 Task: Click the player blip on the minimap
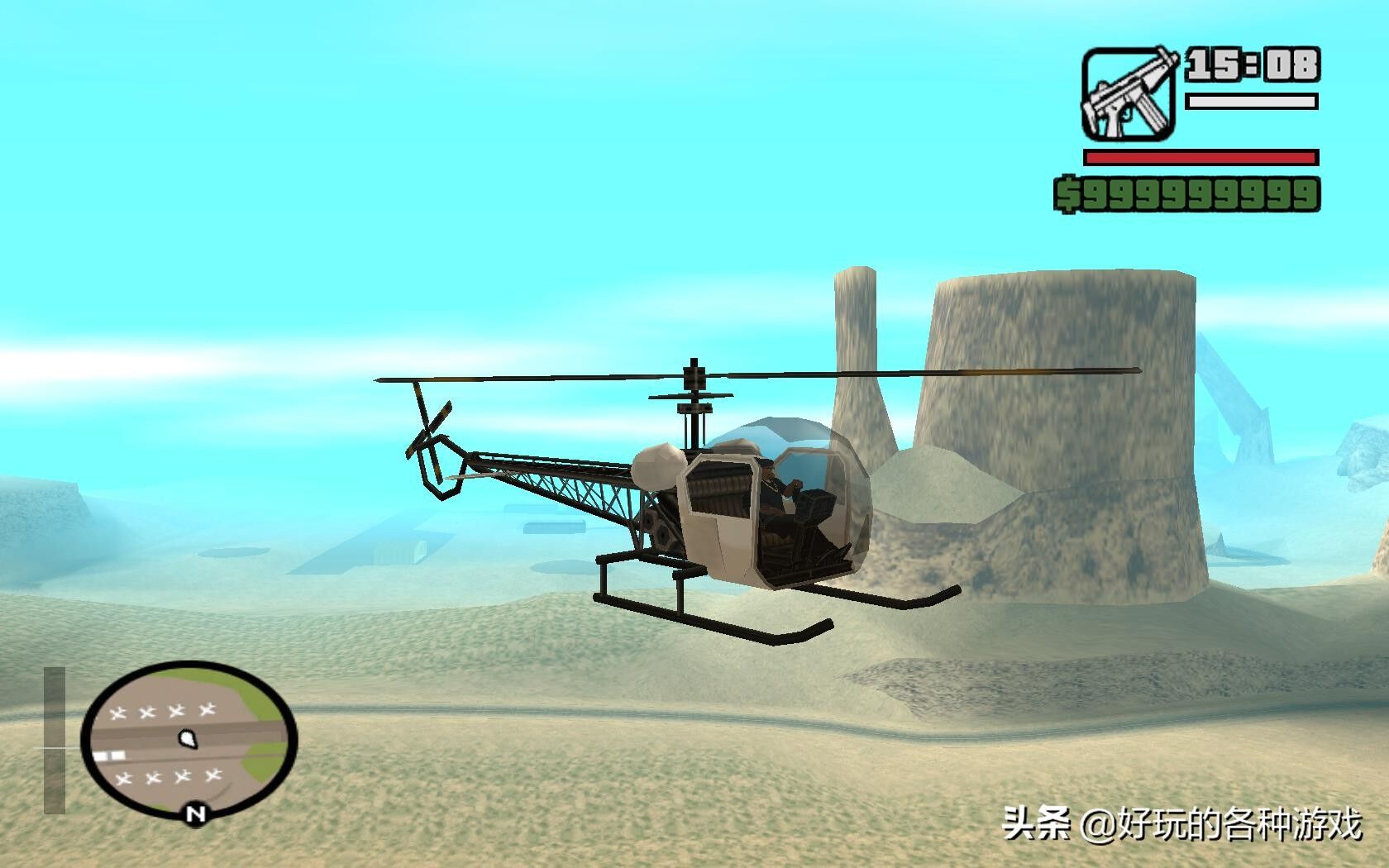(189, 740)
